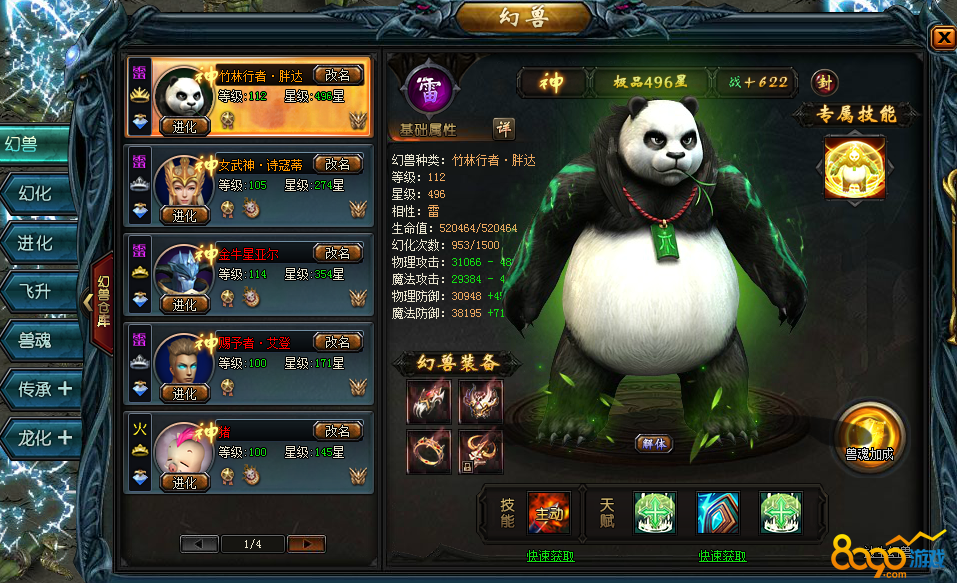Click the 封 seal button
This screenshot has width=957, height=583.
tap(824, 82)
